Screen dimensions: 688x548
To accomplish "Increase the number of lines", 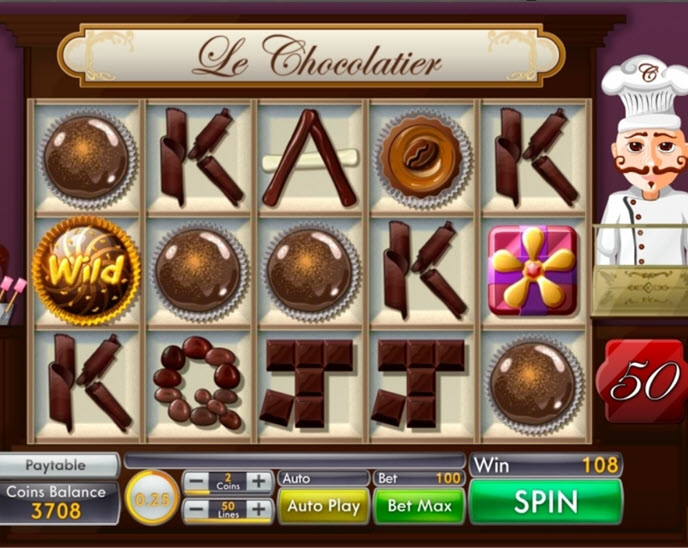I will pyautogui.click(x=260, y=510).
